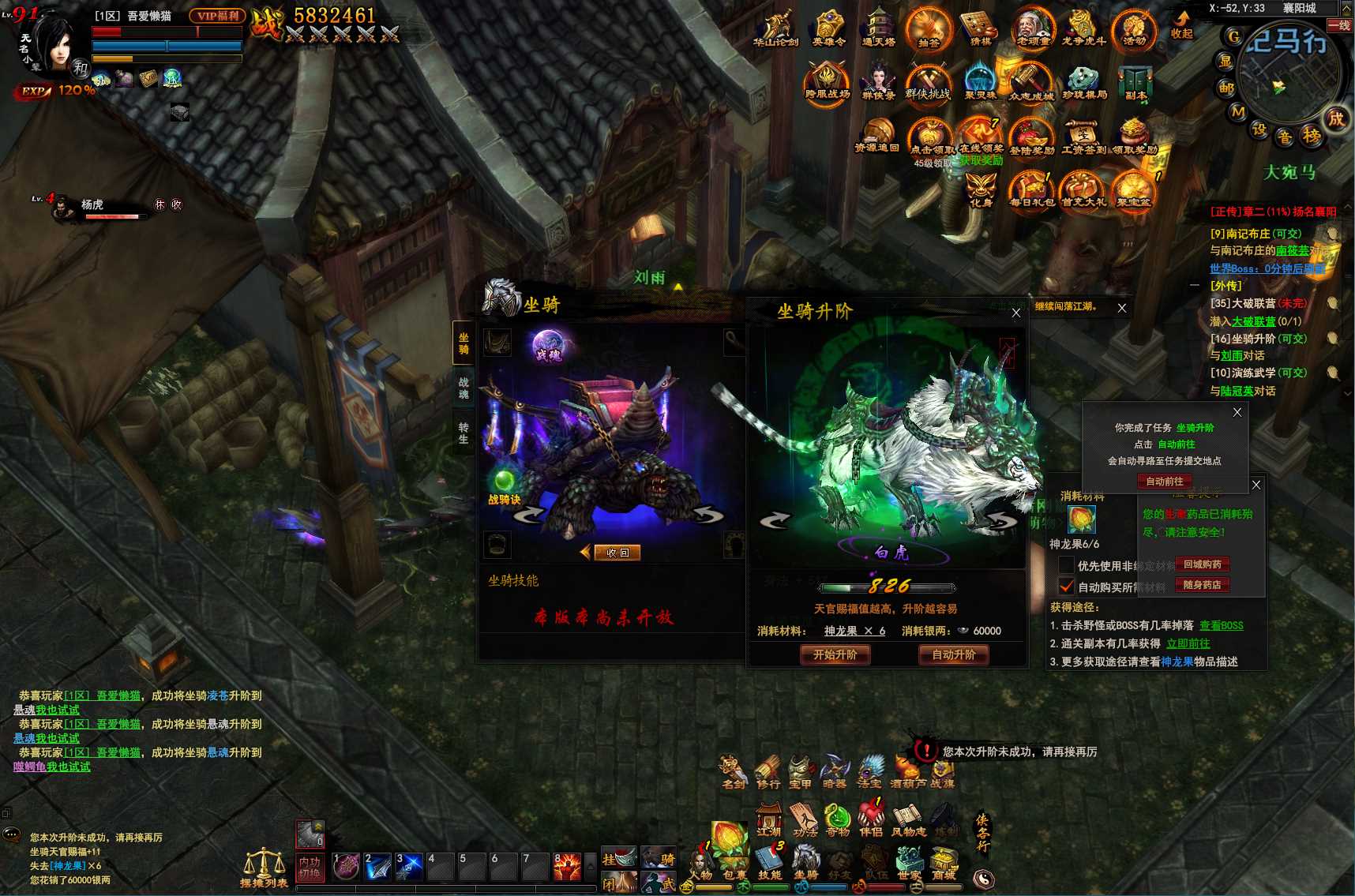Open the 商城 shop icon
Viewport: 1355px width, 896px height.
(944, 862)
